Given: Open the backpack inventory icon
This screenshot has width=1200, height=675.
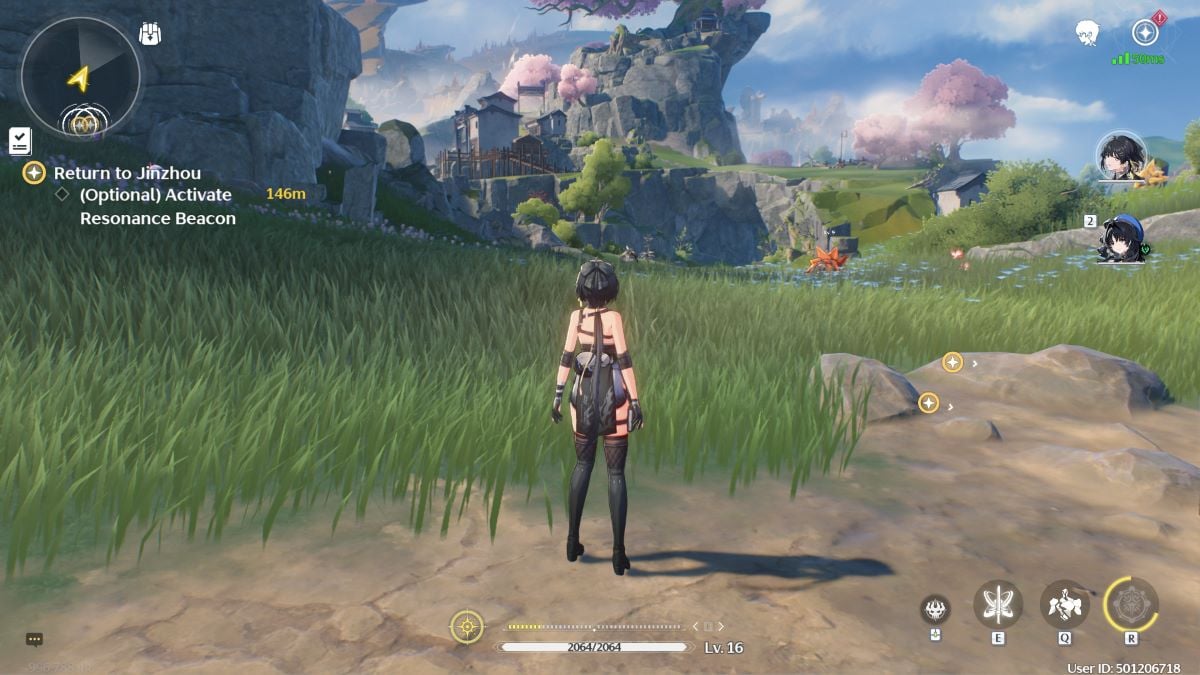Looking at the screenshot, I should point(150,34).
